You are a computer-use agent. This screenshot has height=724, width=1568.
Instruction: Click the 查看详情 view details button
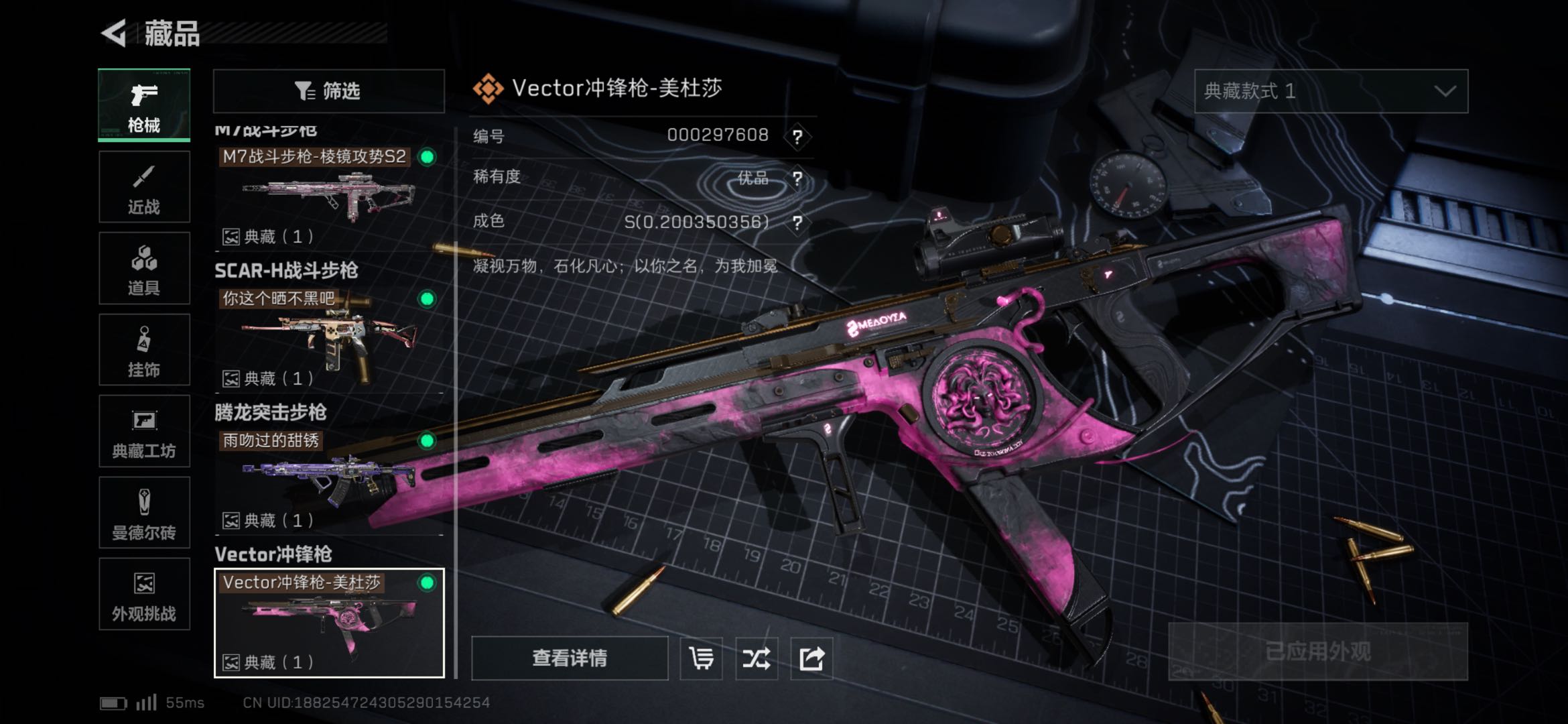[x=570, y=658]
